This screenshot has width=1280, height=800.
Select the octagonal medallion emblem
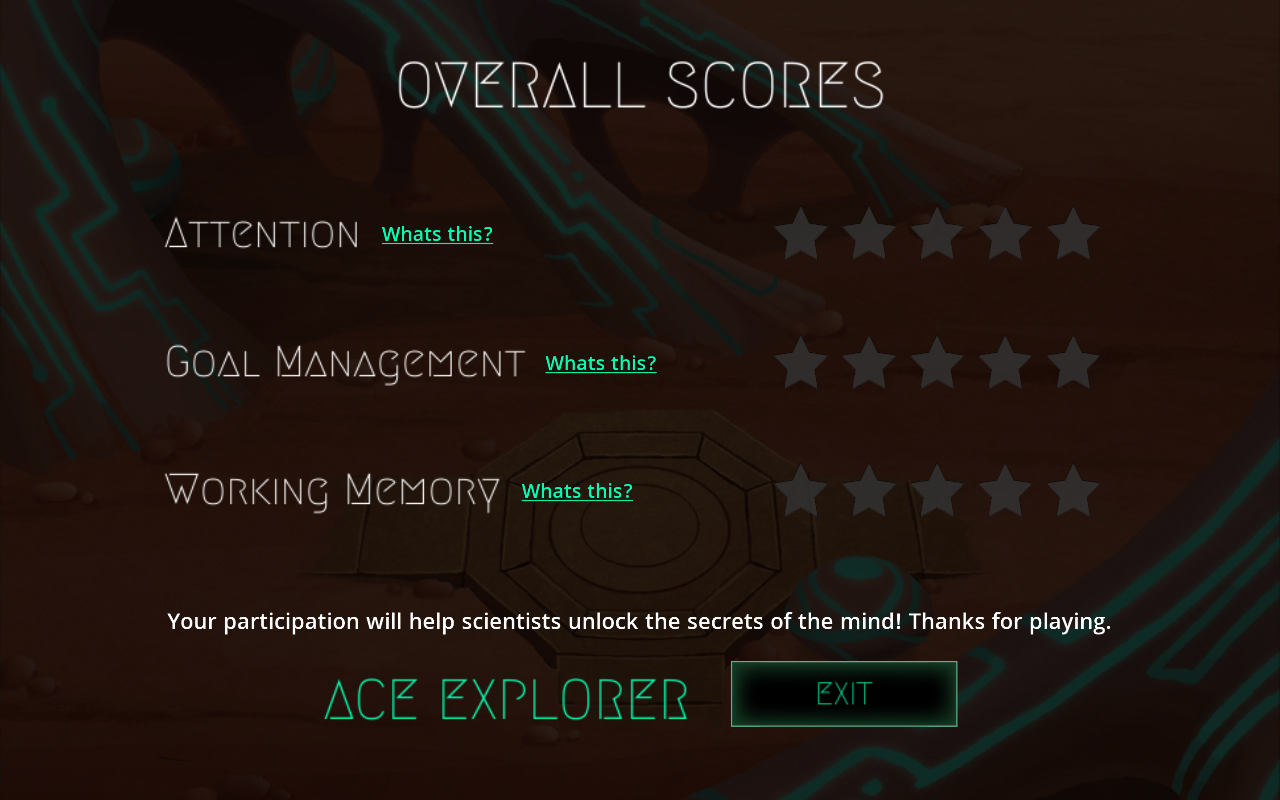pyautogui.click(x=640, y=530)
